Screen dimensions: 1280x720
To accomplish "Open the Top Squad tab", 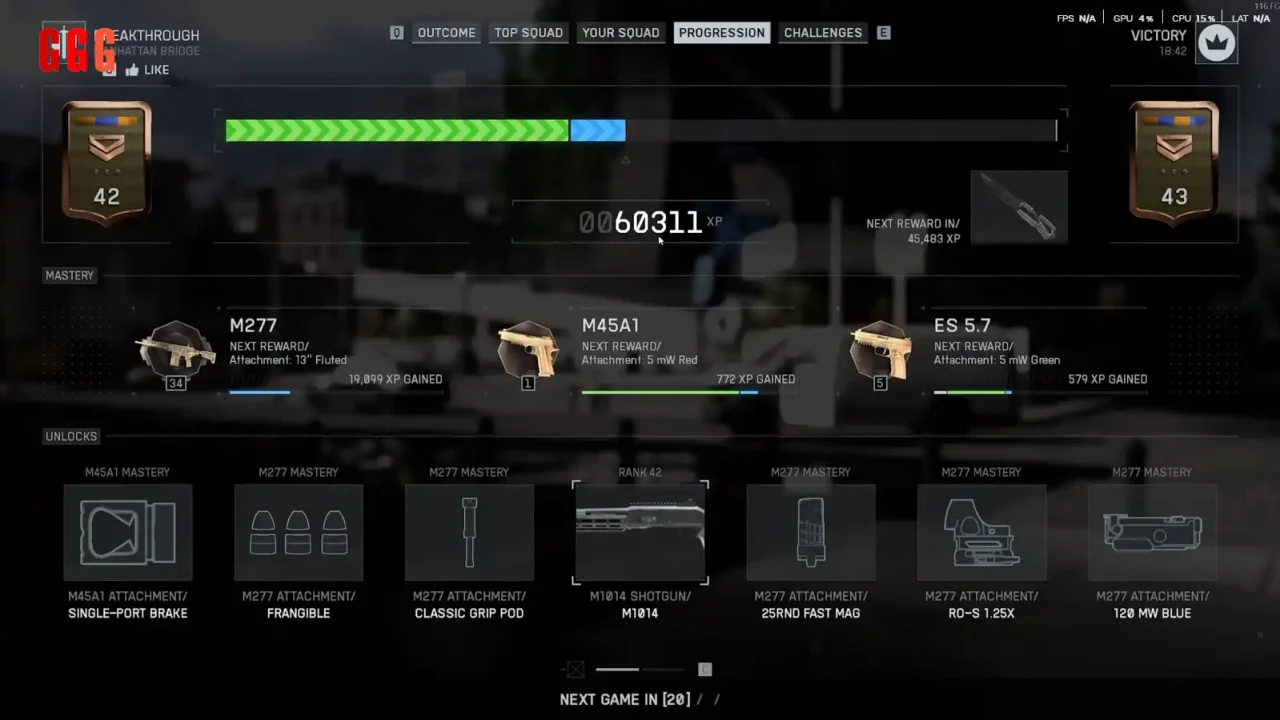I will pyautogui.click(x=528, y=33).
